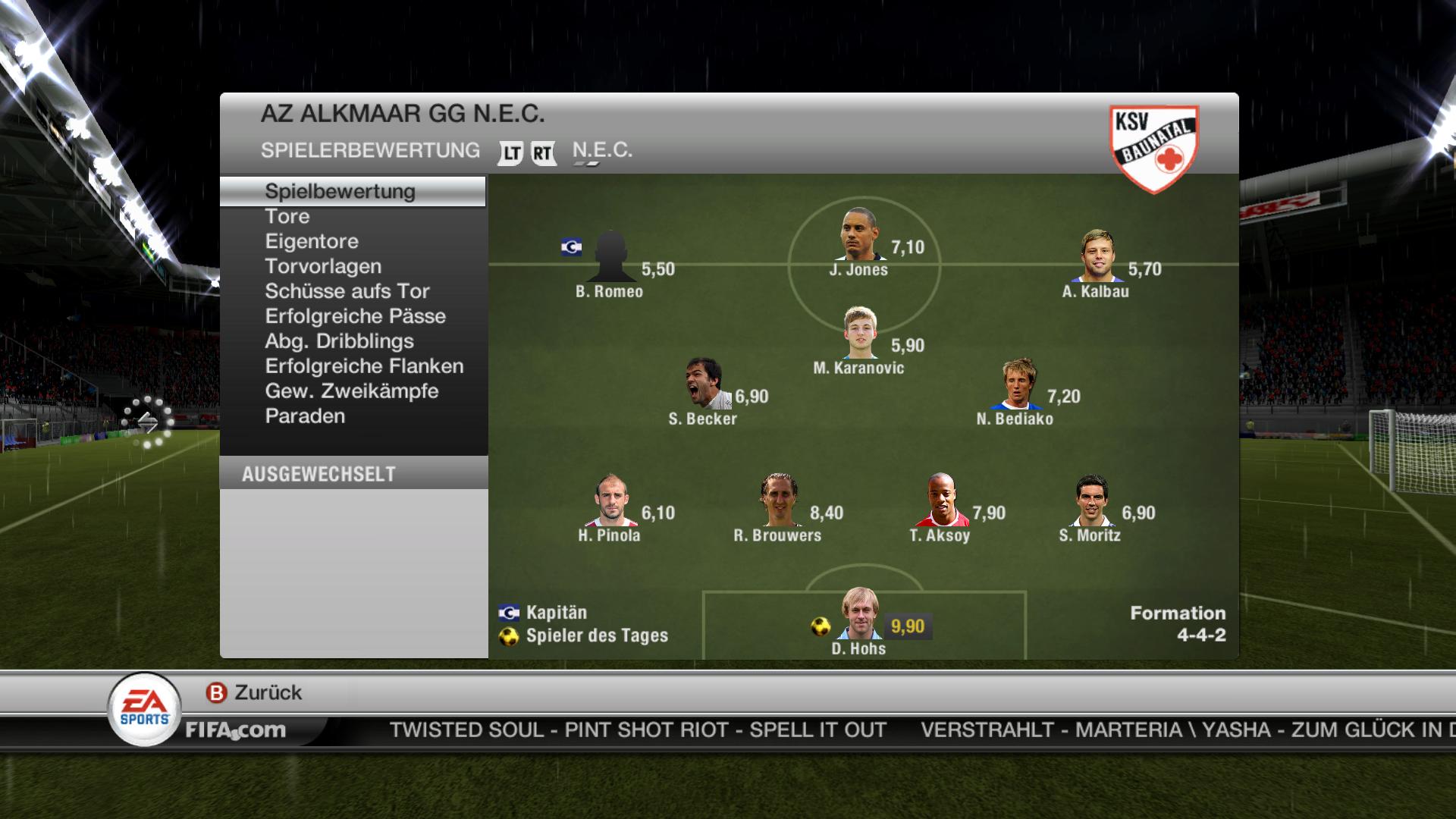Select defender R. Brouwers portrait

point(779,500)
